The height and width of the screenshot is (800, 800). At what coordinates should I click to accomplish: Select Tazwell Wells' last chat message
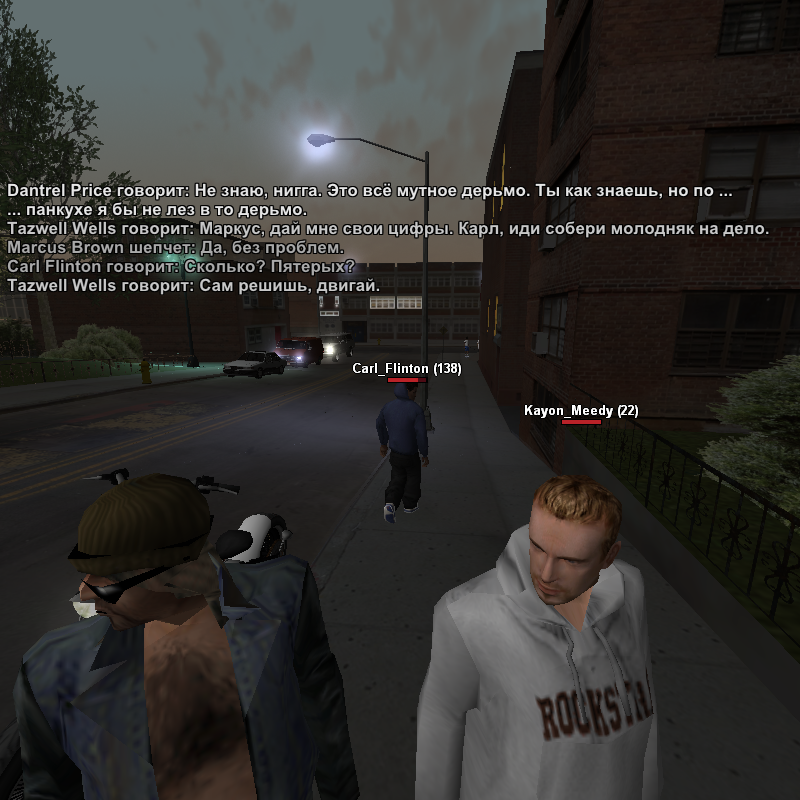click(x=193, y=286)
